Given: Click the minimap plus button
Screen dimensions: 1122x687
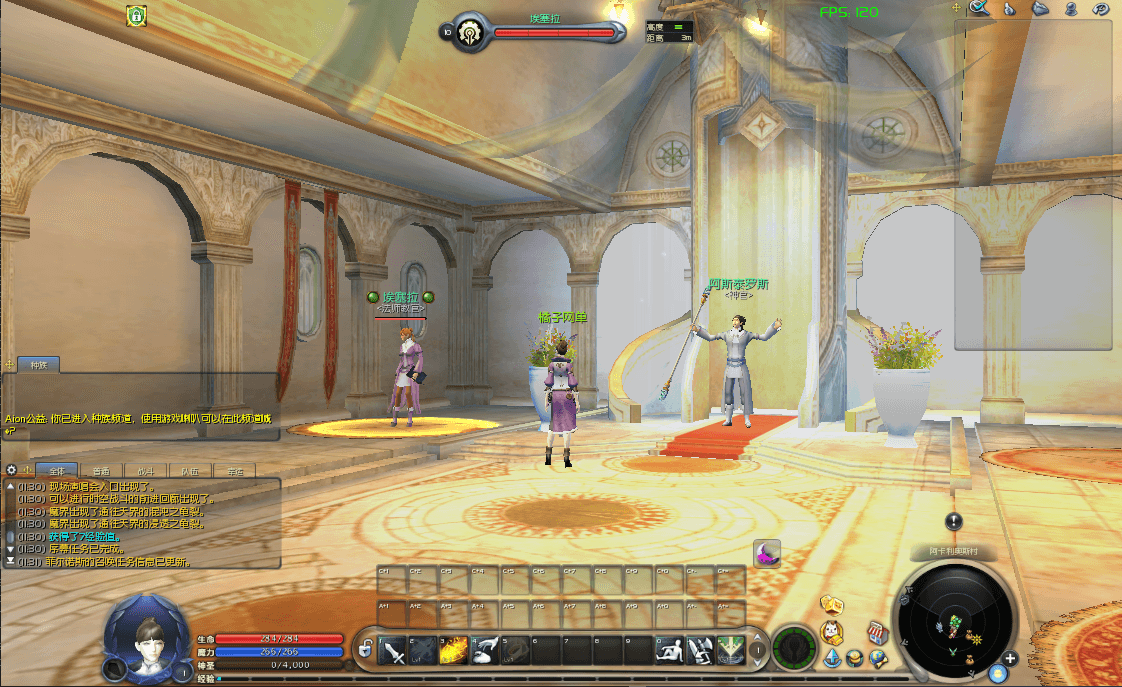Looking at the screenshot, I should 1010,659.
